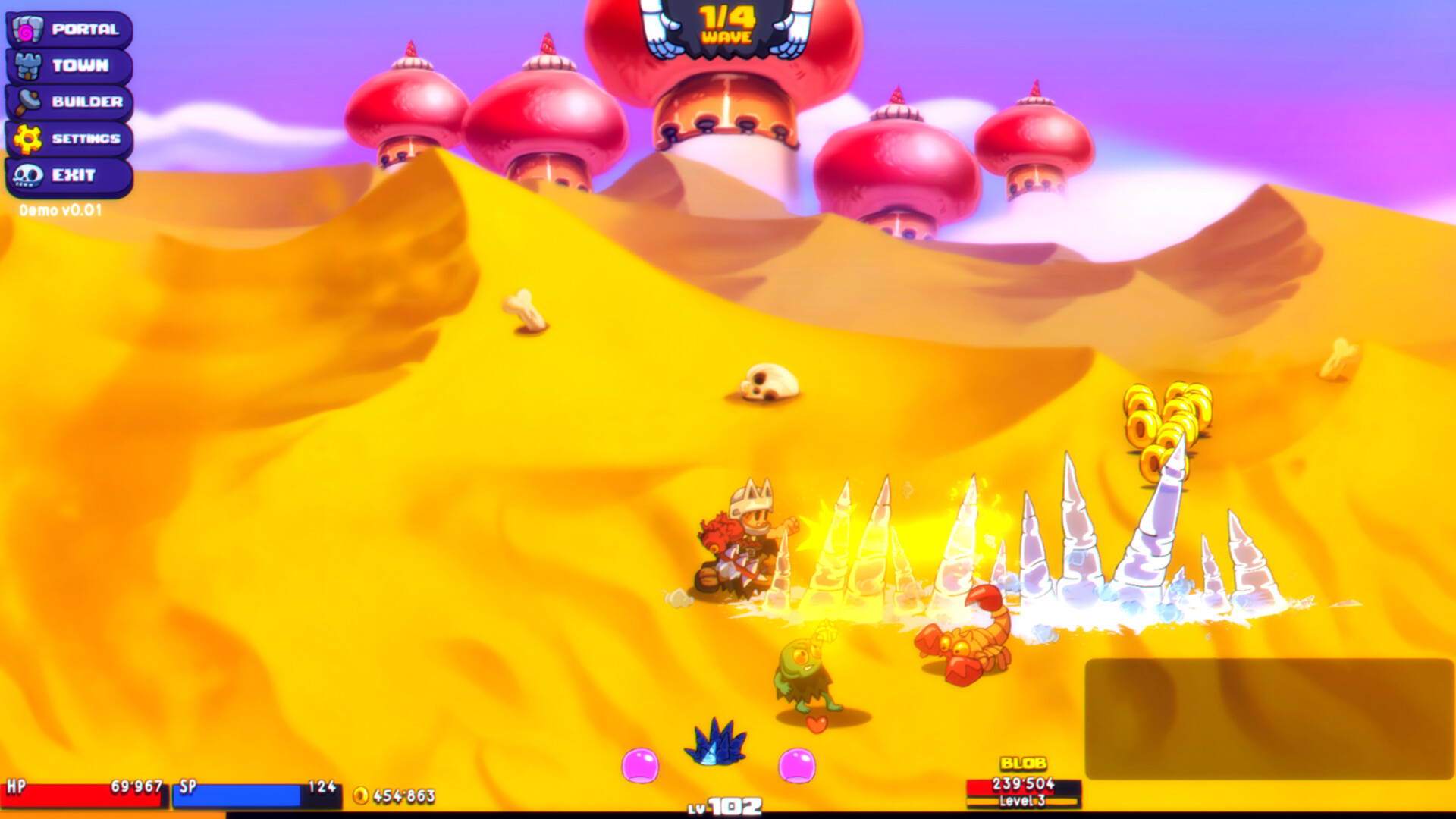Click the gold coin icon beside 454'863
The width and height of the screenshot is (1456, 819).
362,793
